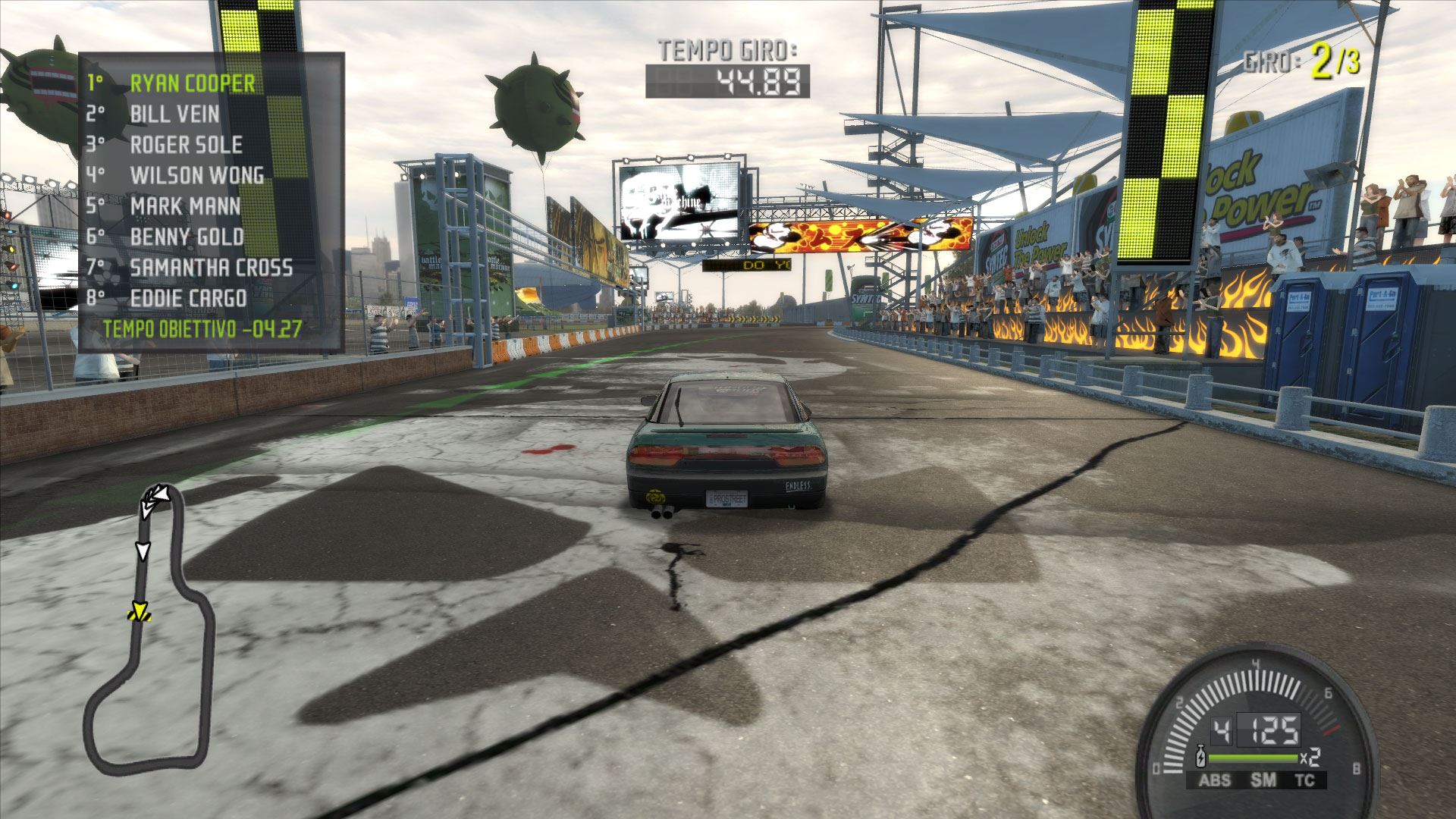
Task: Click Bill Vein's leaderboard row
Action: click(174, 114)
